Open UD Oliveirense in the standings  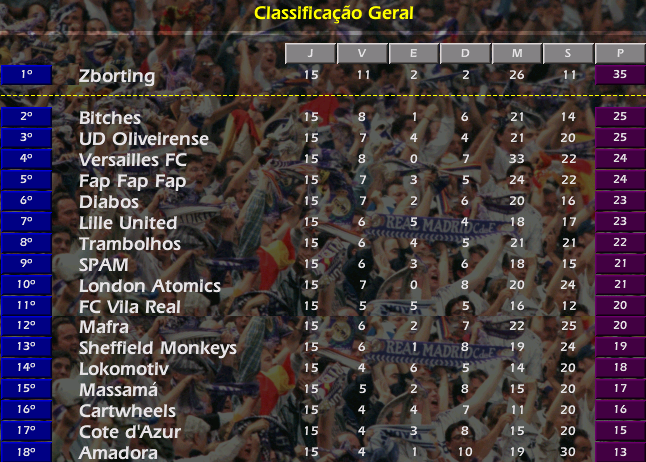click(144, 138)
